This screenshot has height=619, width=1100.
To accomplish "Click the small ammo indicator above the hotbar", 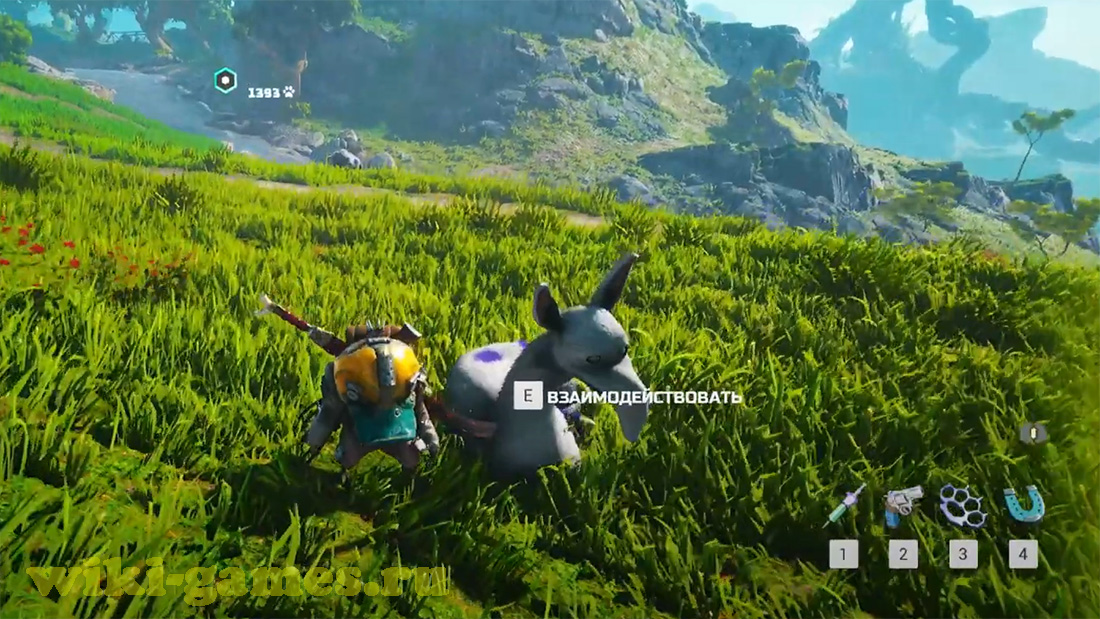I will pos(1033,433).
